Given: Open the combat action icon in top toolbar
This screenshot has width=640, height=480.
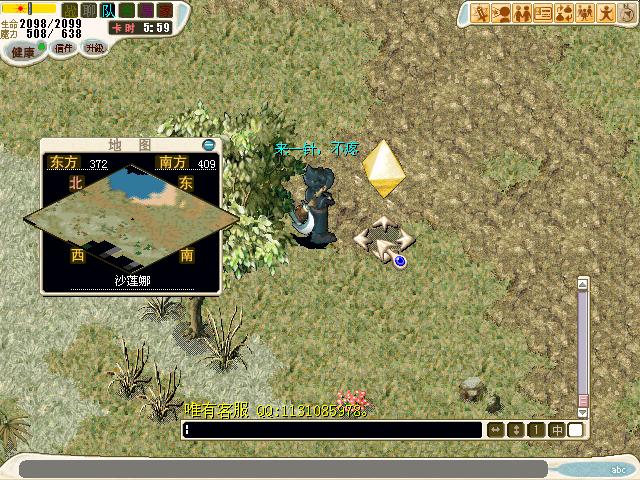Looking at the screenshot, I should pos(481,13).
